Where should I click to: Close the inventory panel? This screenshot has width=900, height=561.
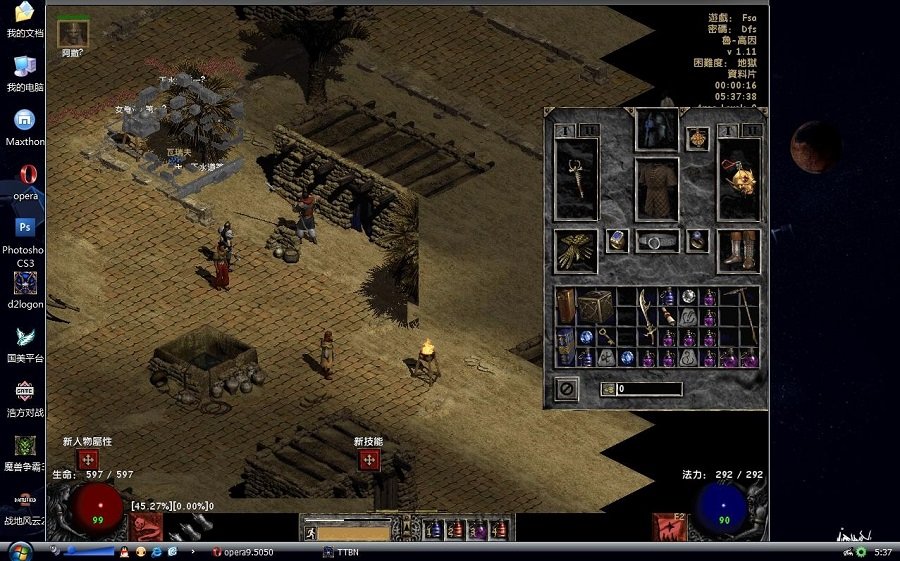point(566,389)
